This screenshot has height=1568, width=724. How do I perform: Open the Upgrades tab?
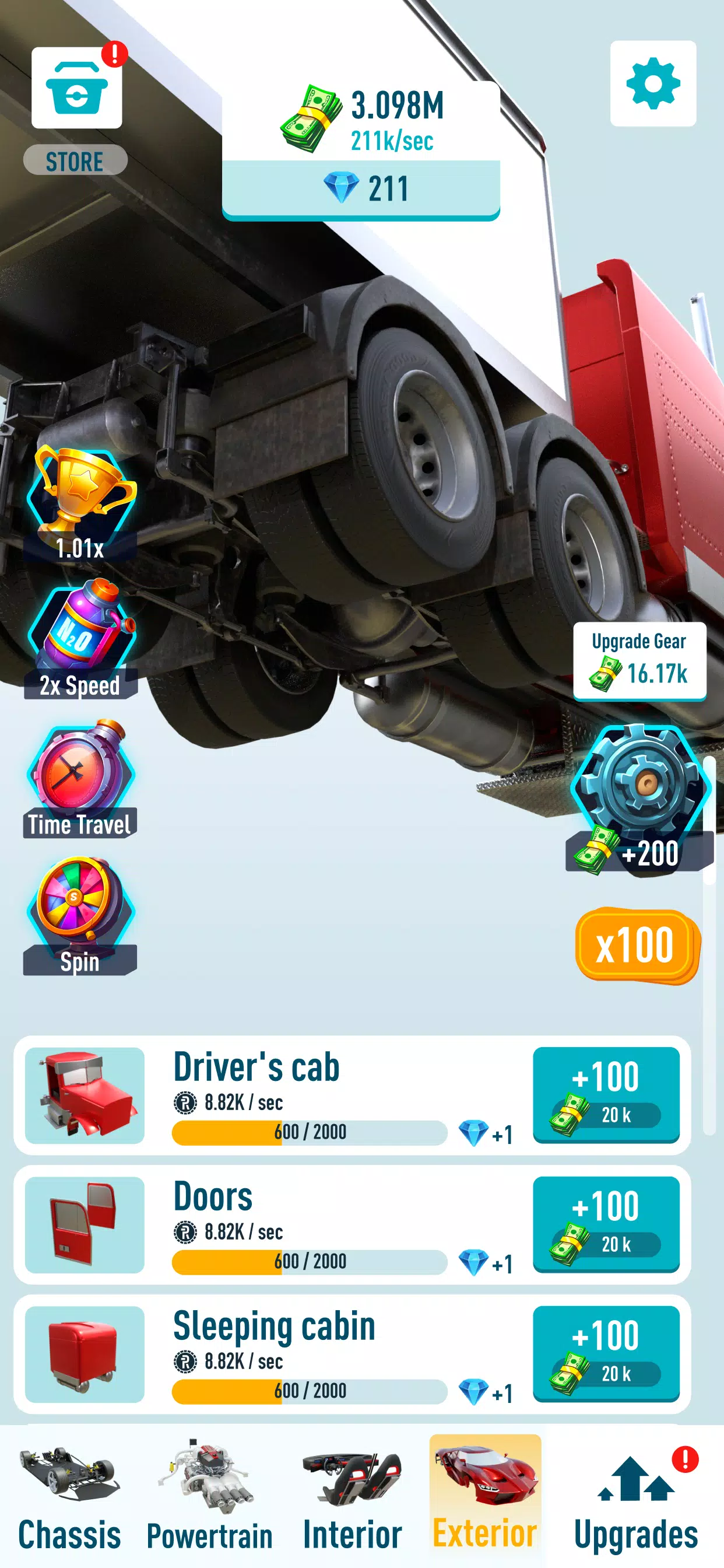tap(636, 1499)
